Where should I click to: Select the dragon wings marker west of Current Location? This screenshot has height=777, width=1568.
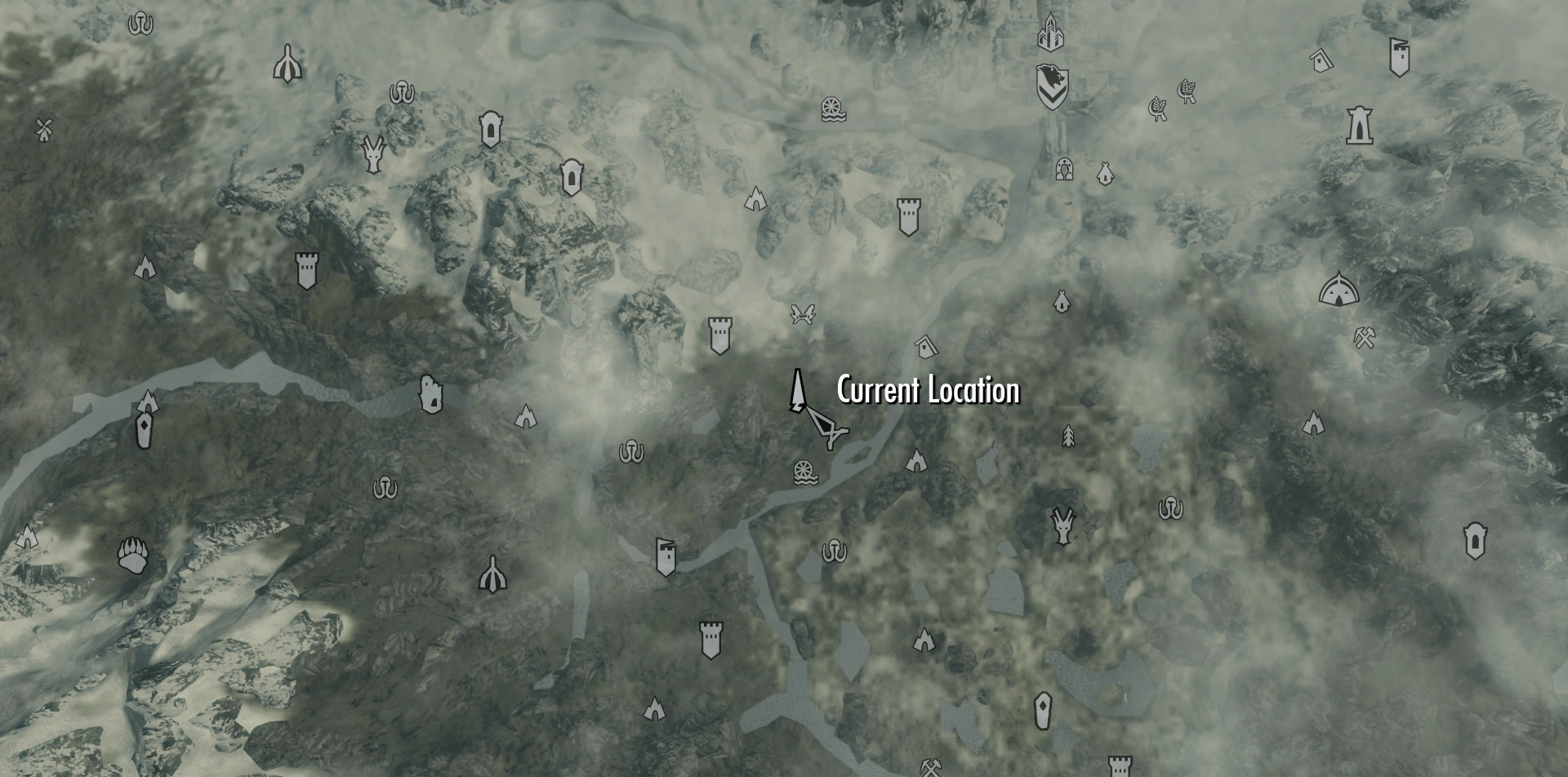point(801,313)
